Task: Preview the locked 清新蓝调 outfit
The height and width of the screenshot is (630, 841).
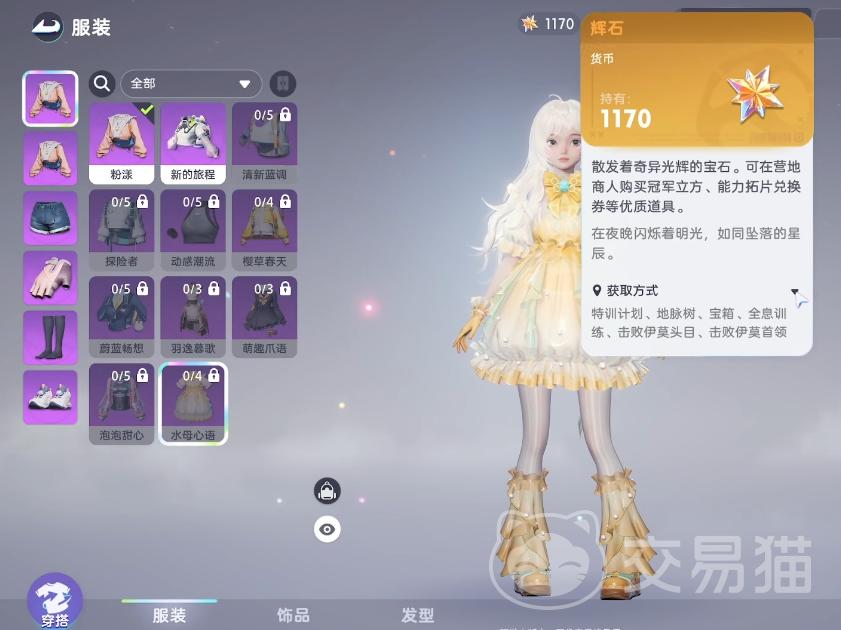Action: [264, 142]
